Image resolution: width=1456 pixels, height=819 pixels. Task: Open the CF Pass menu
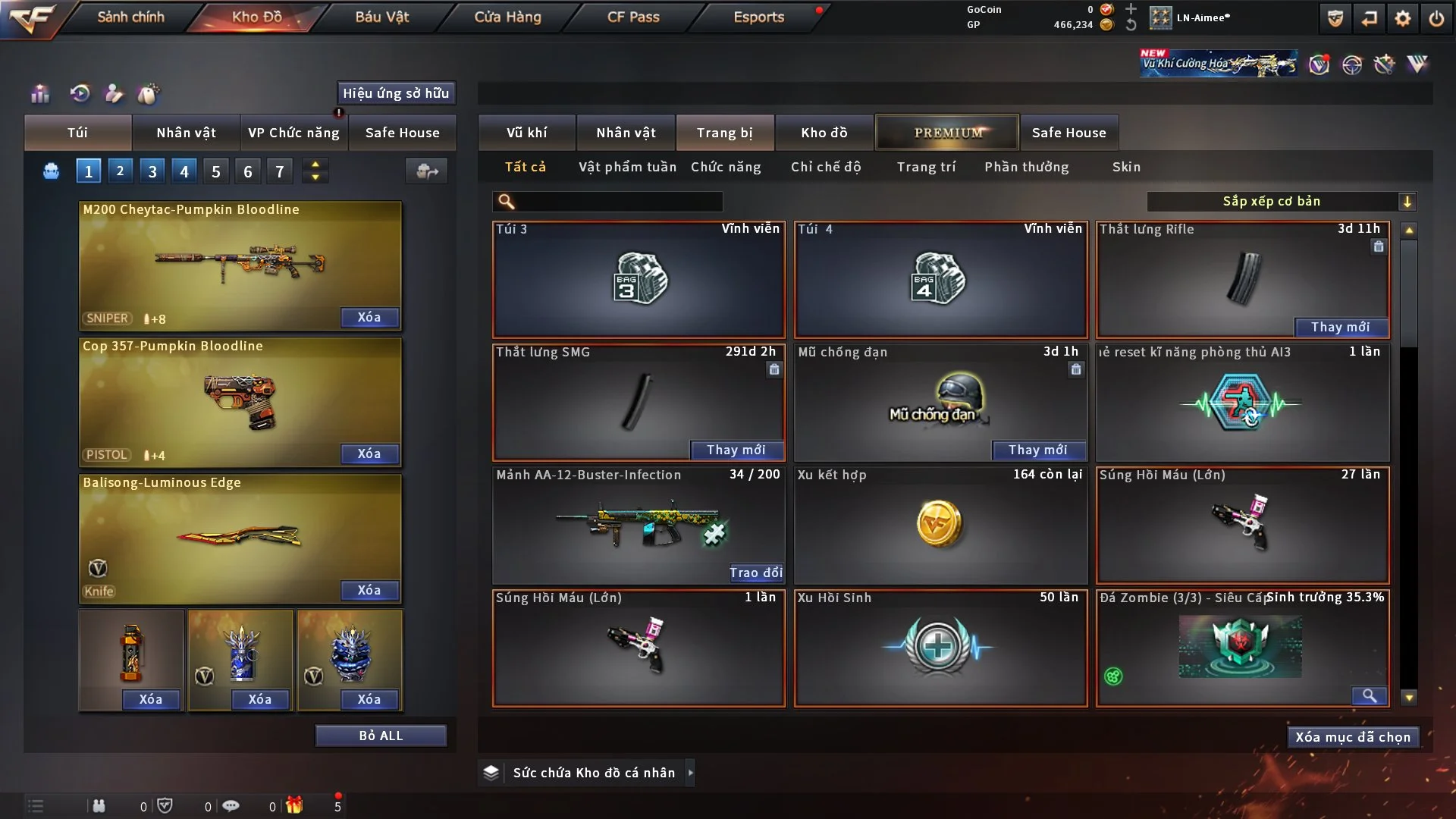coord(633,17)
